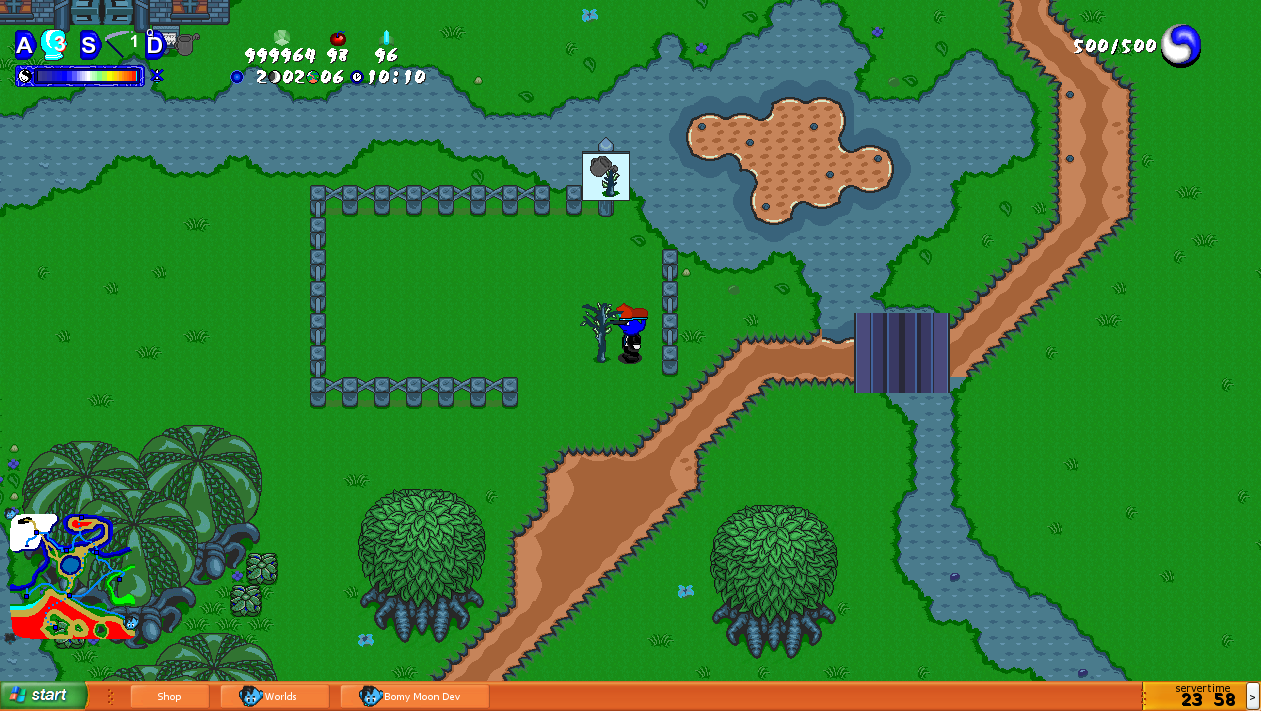Open the world minimap
Viewport: 1261px width, 711px height.
[70, 575]
